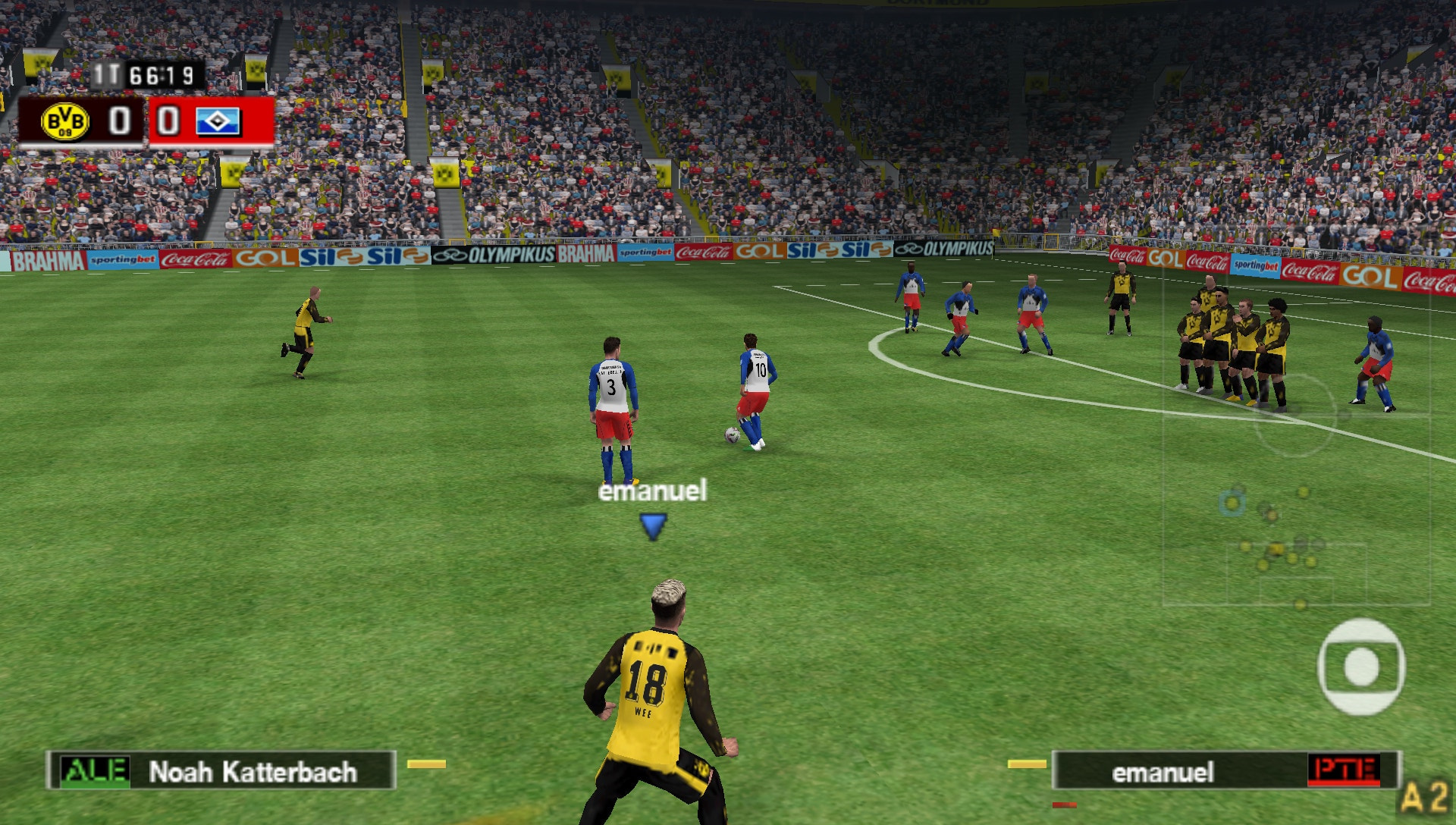Select the Noah Katterbach name plate
Screen dimensions: 1456x825
coord(254,771)
